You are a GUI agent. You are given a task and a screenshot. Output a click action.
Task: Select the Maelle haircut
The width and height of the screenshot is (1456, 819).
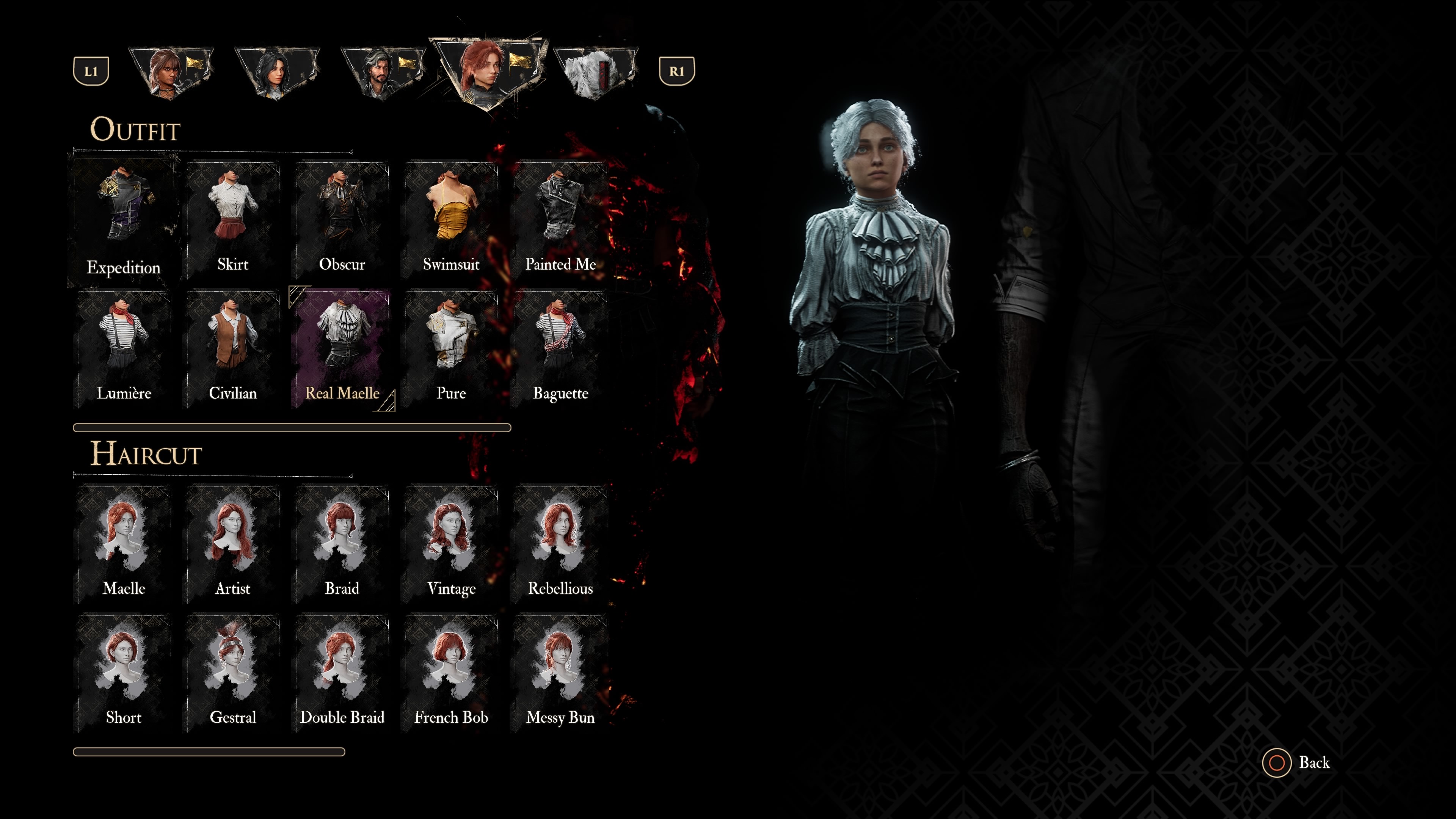coord(123,543)
